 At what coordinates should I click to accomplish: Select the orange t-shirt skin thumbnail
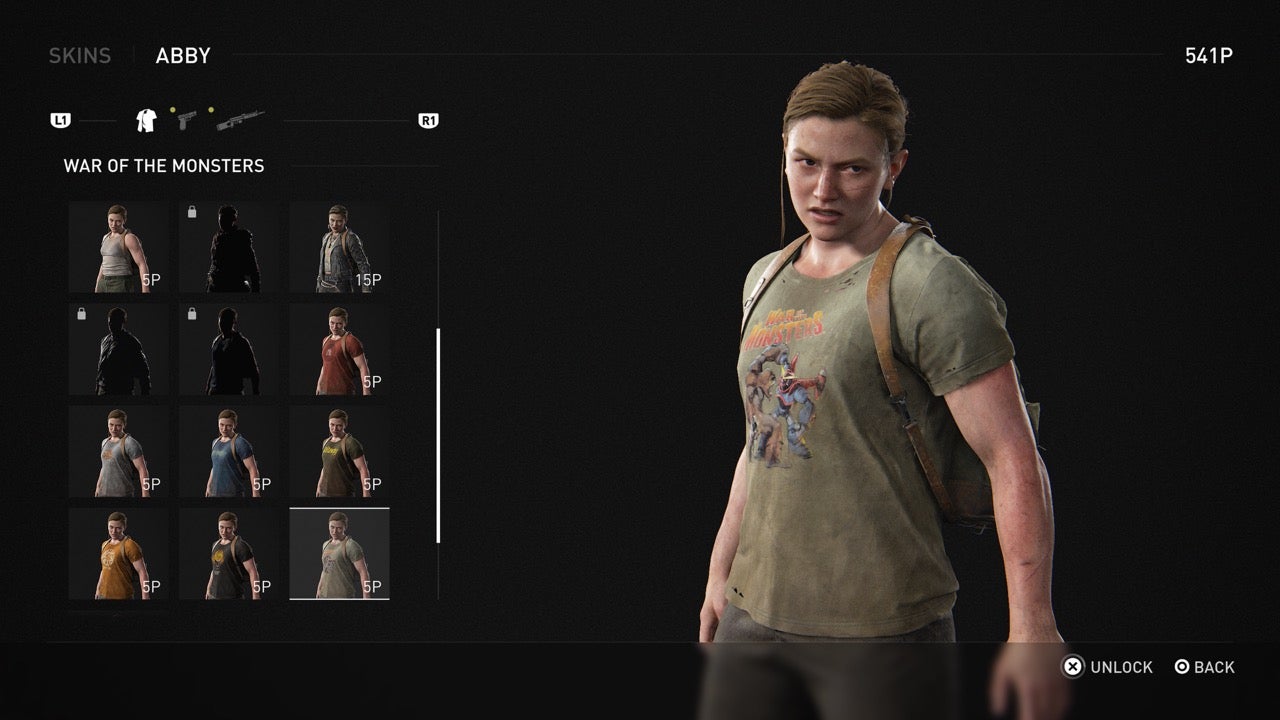click(x=117, y=552)
